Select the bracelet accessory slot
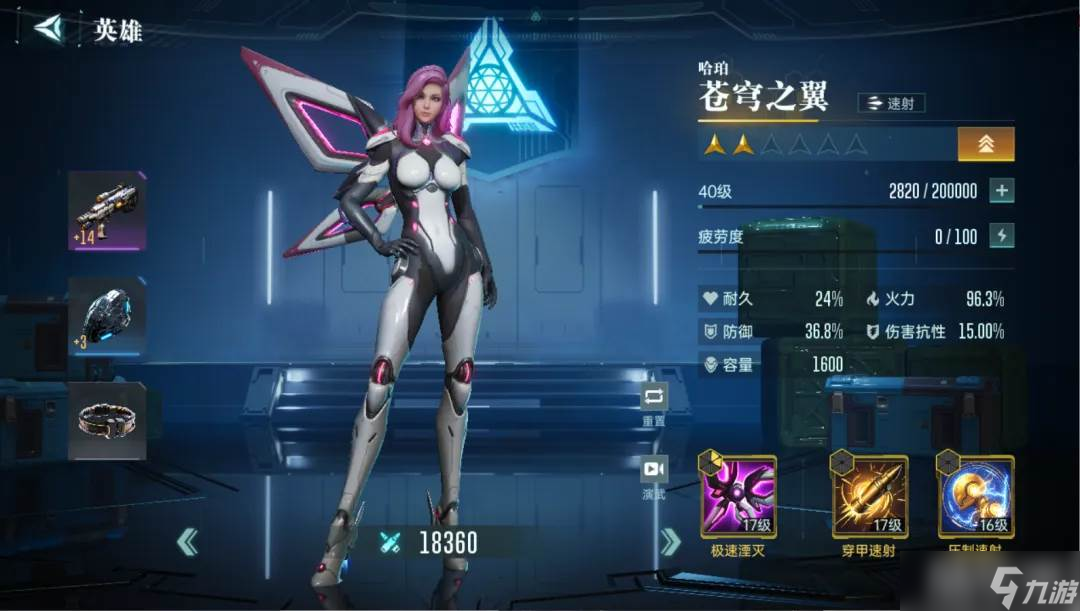This screenshot has height=611, width=1080. point(107,420)
